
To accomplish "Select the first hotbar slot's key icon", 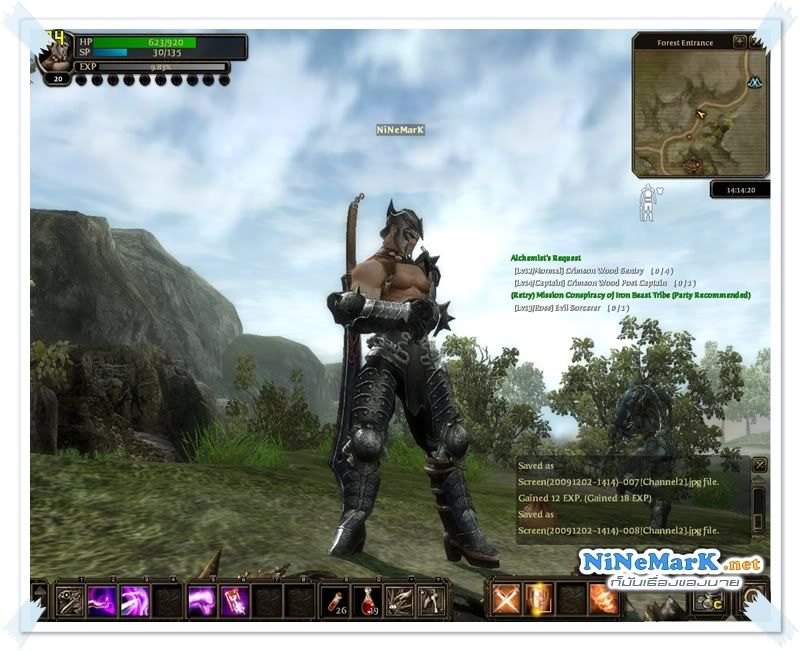I will pyautogui.click(x=70, y=600).
